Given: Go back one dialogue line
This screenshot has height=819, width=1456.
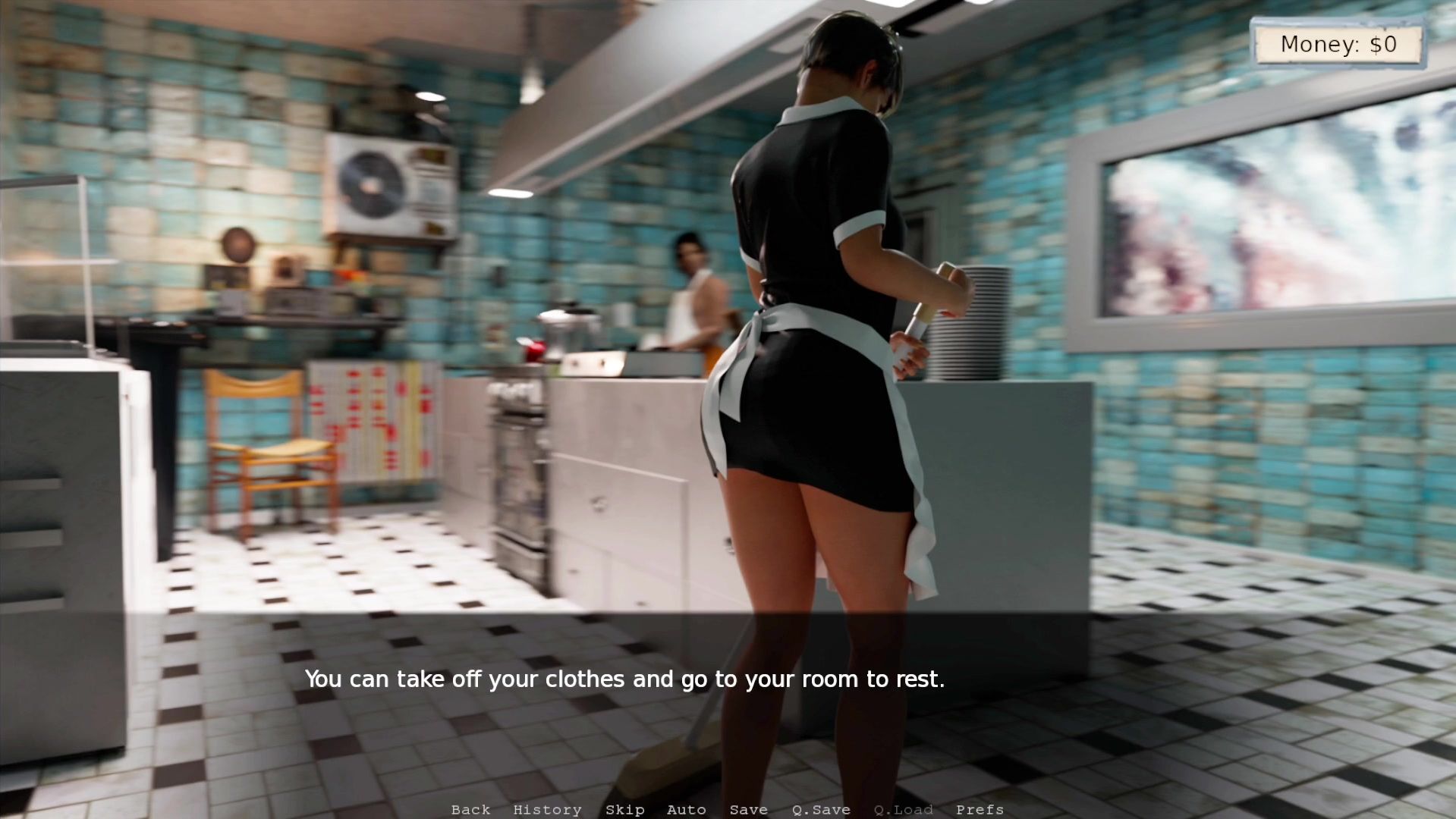Looking at the screenshot, I should tap(470, 810).
